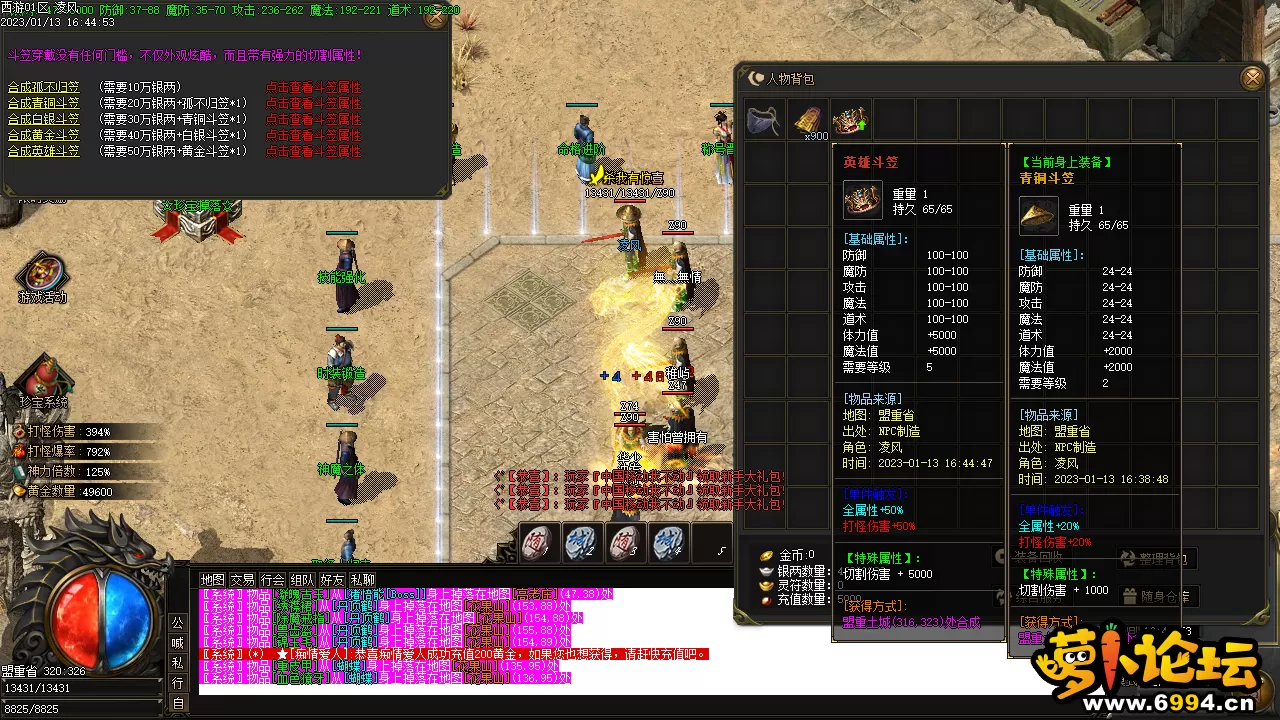Select the hero hat item in backpack
1280x720 pixels.
(x=850, y=120)
